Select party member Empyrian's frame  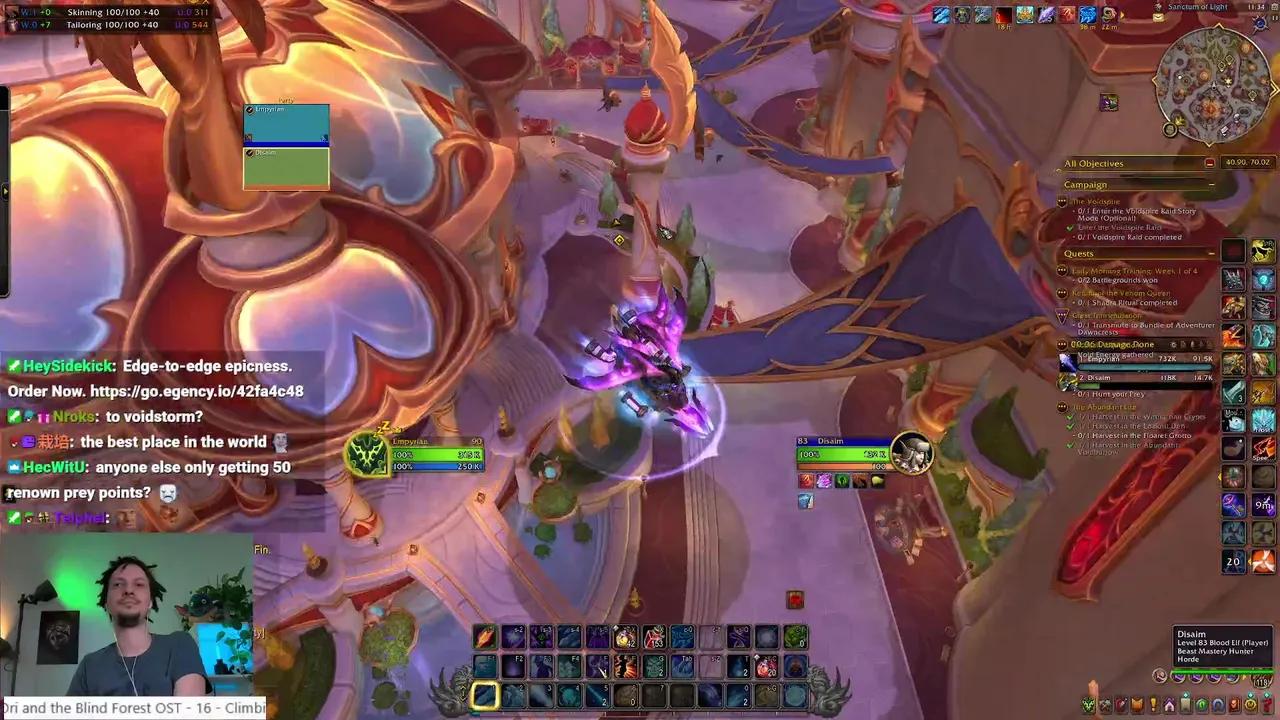click(x=286, y=122)
